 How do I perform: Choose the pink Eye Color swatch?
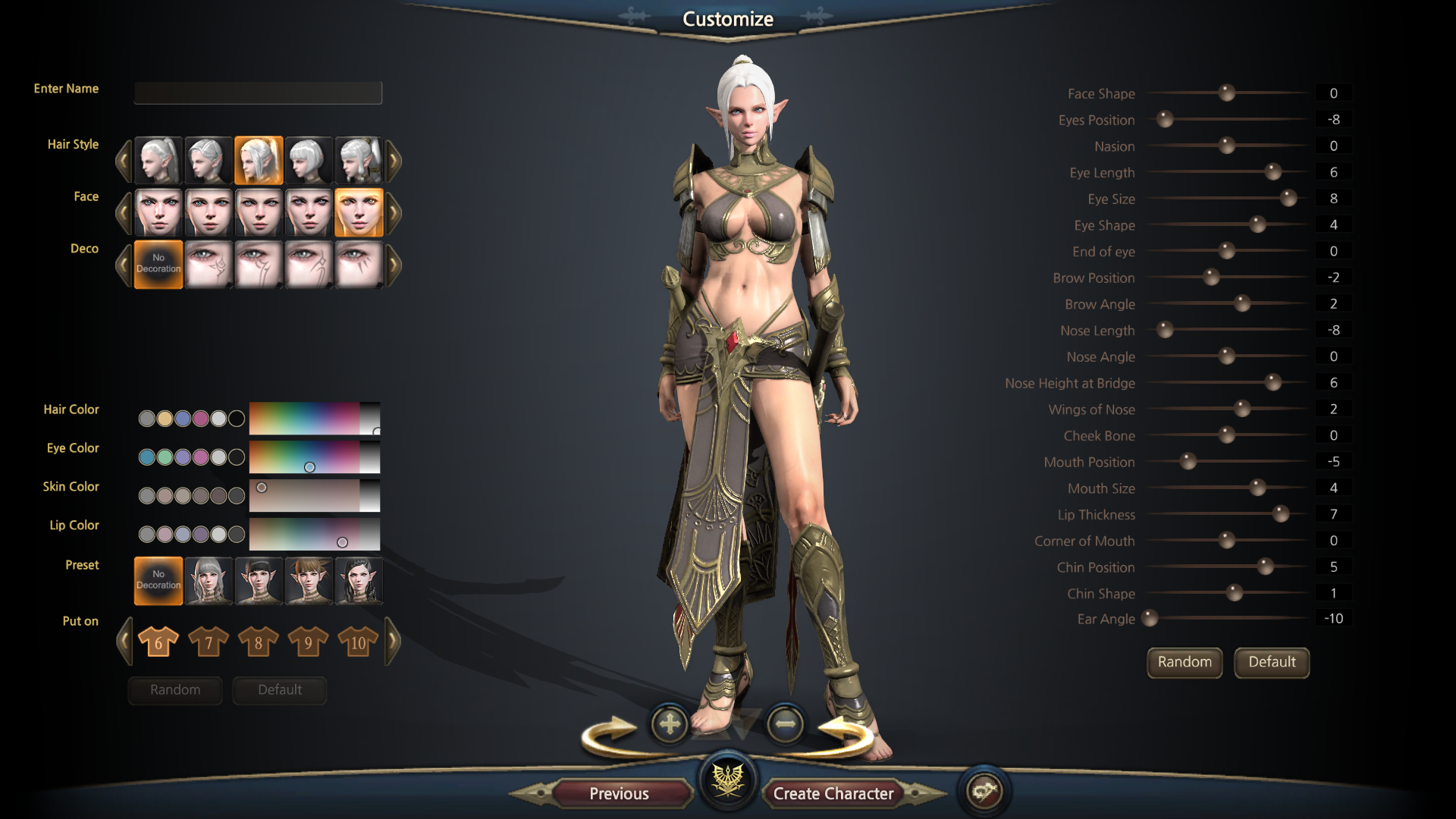(x=201, y=457)
